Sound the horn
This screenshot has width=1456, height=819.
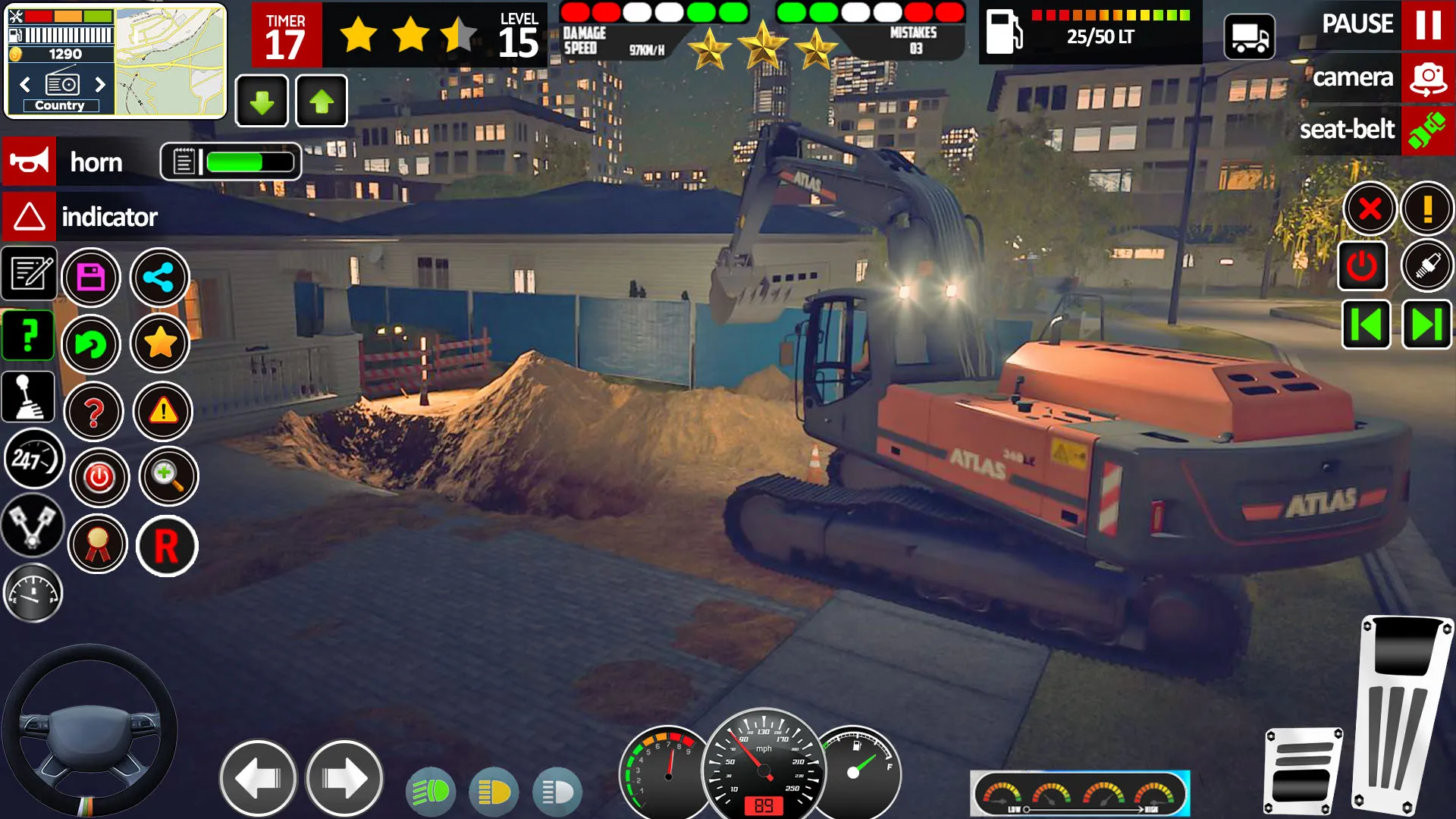click(x=30, y=162)
